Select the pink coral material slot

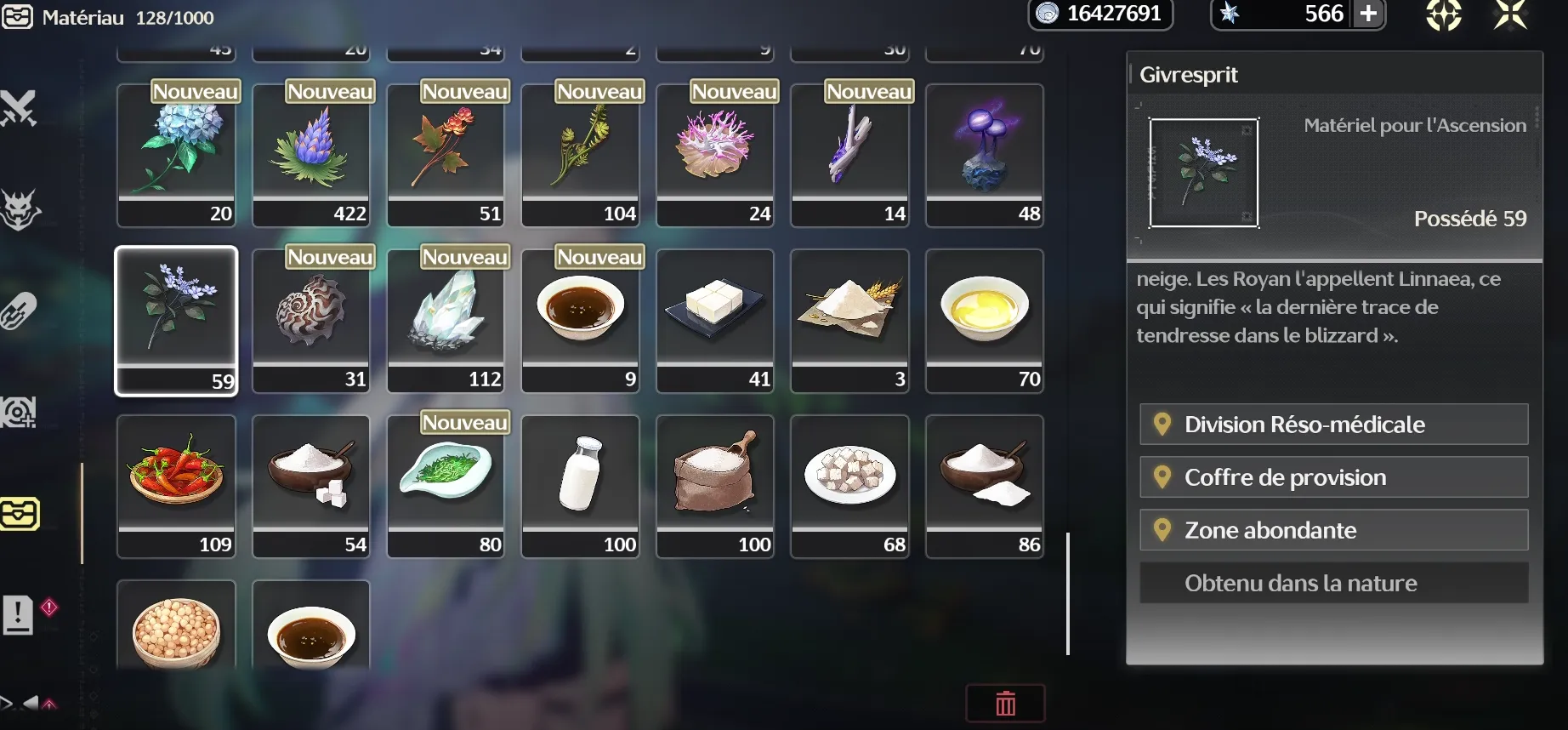tap(715, 154)
